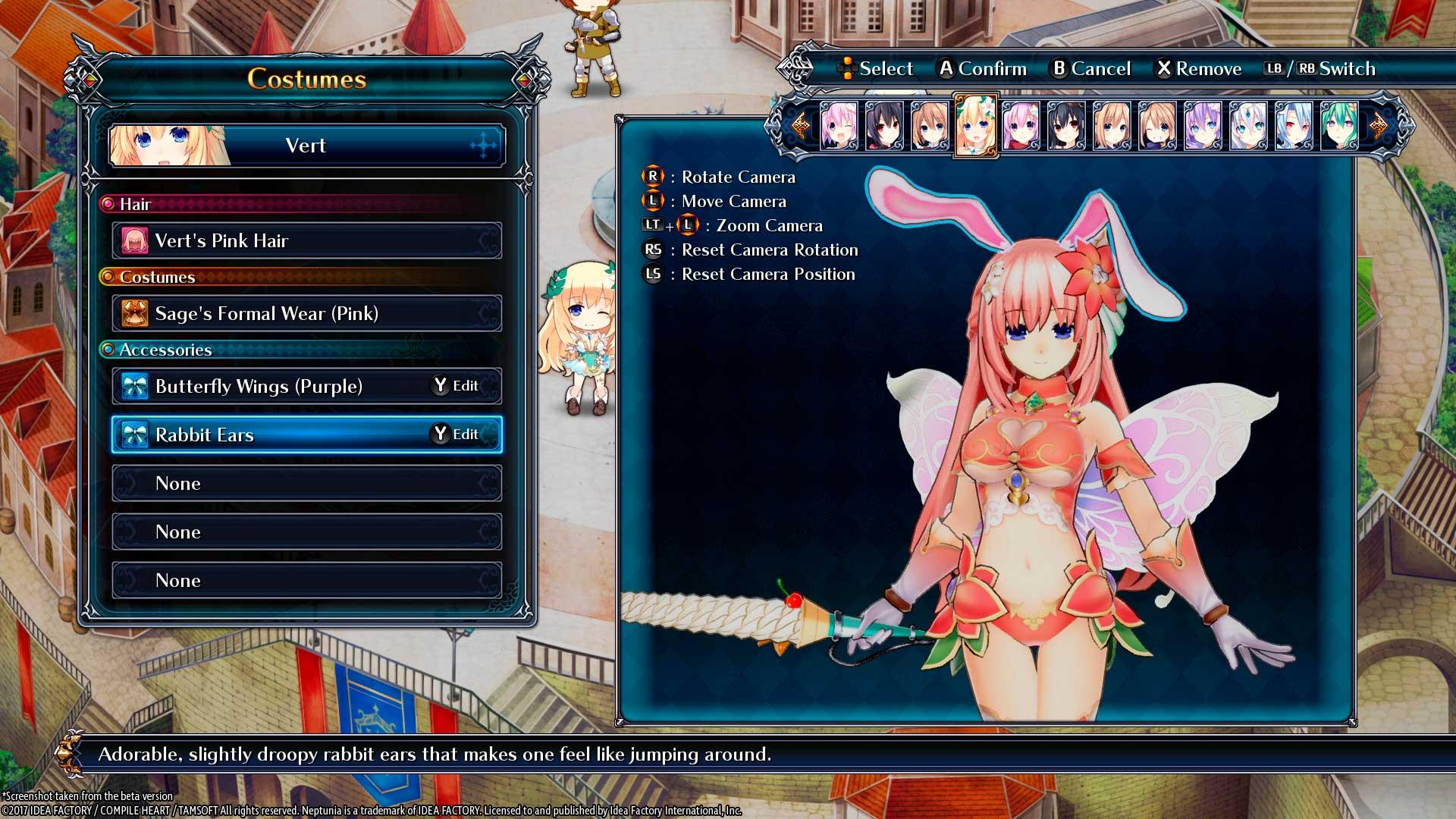
Task: Select the Butterfly Wings (Purple) accessory
Action: (306, 386)
